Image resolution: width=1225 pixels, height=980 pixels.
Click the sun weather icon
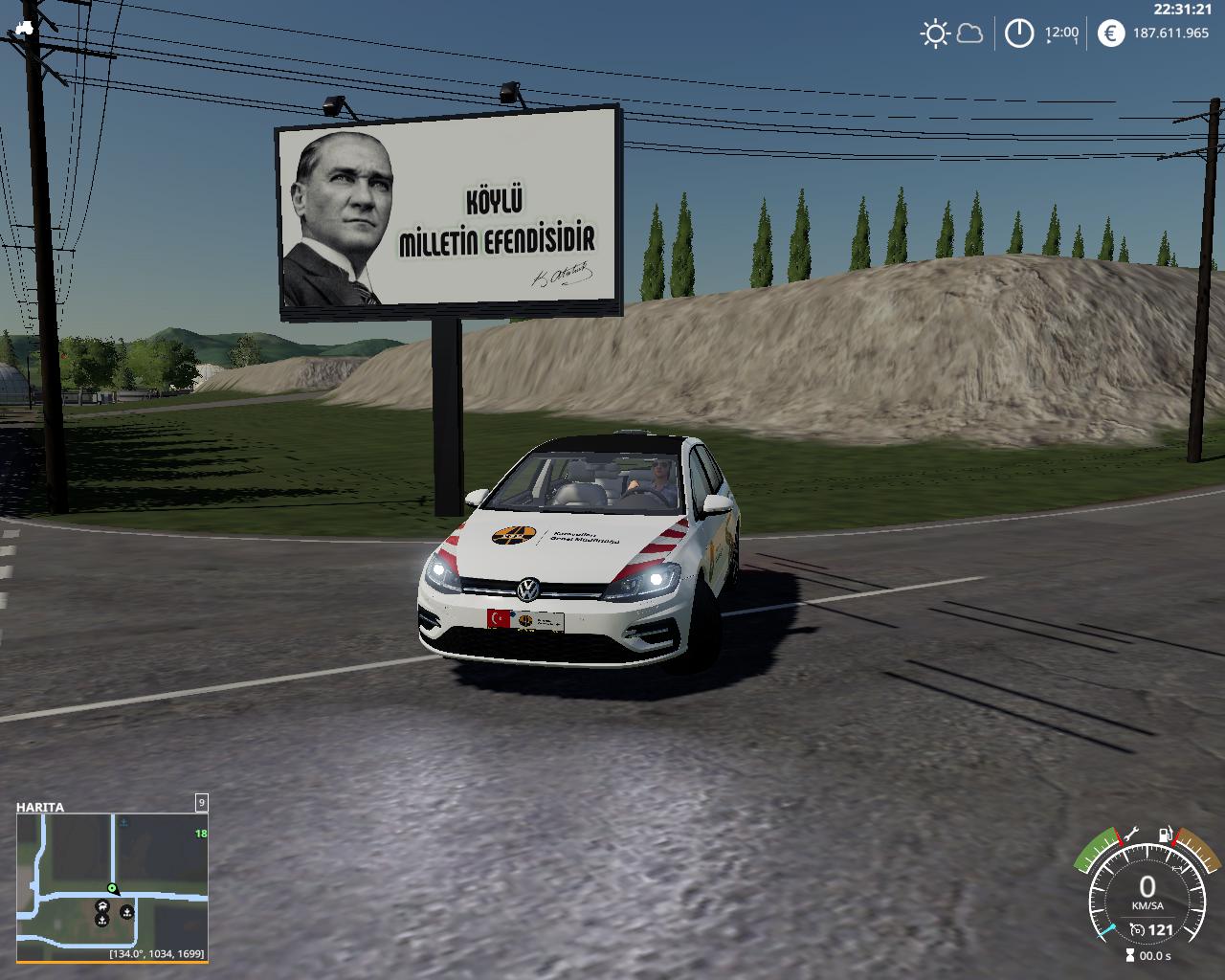[934, 34]
